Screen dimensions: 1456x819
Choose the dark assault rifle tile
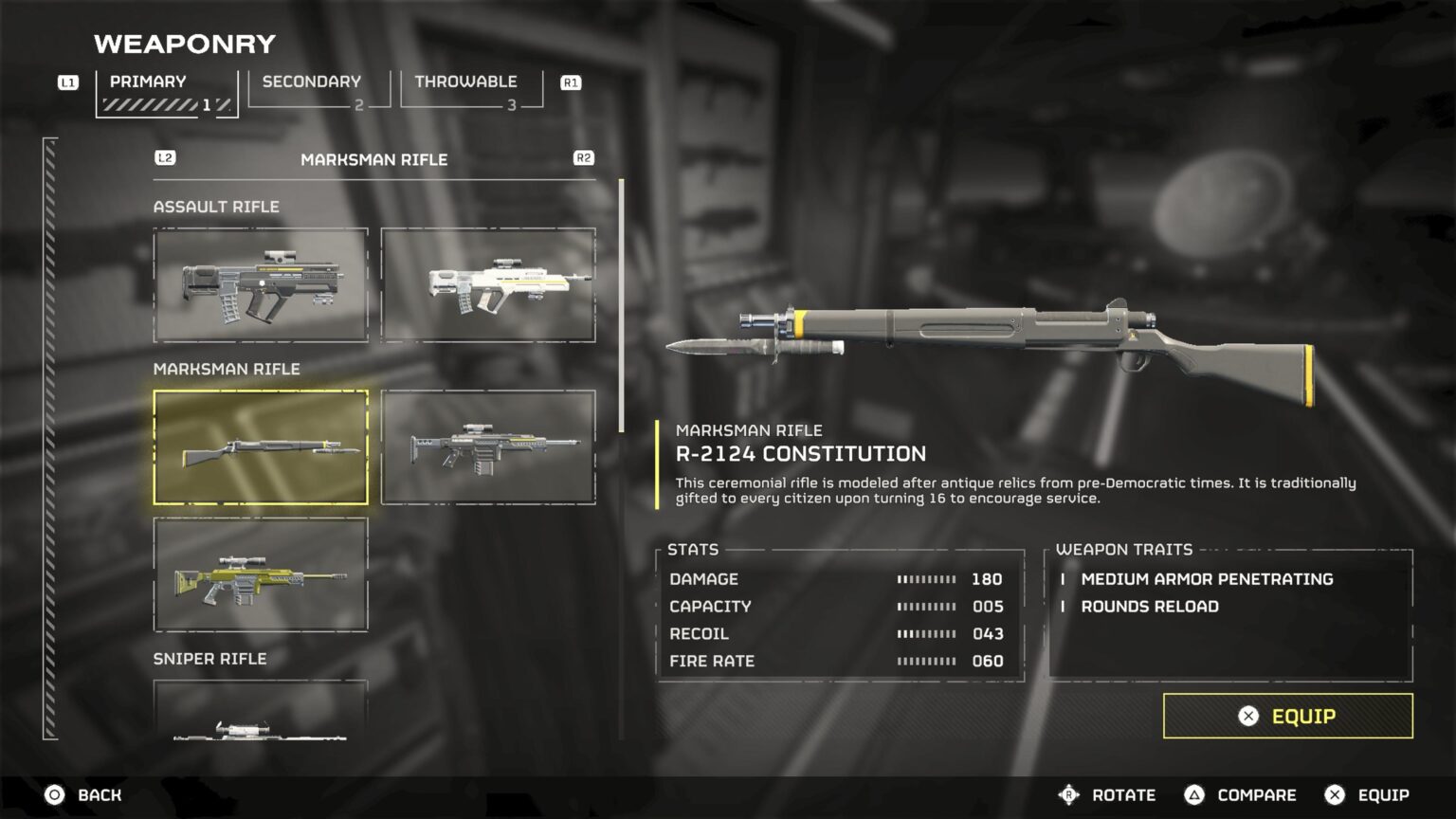click(x=261, y=284)
